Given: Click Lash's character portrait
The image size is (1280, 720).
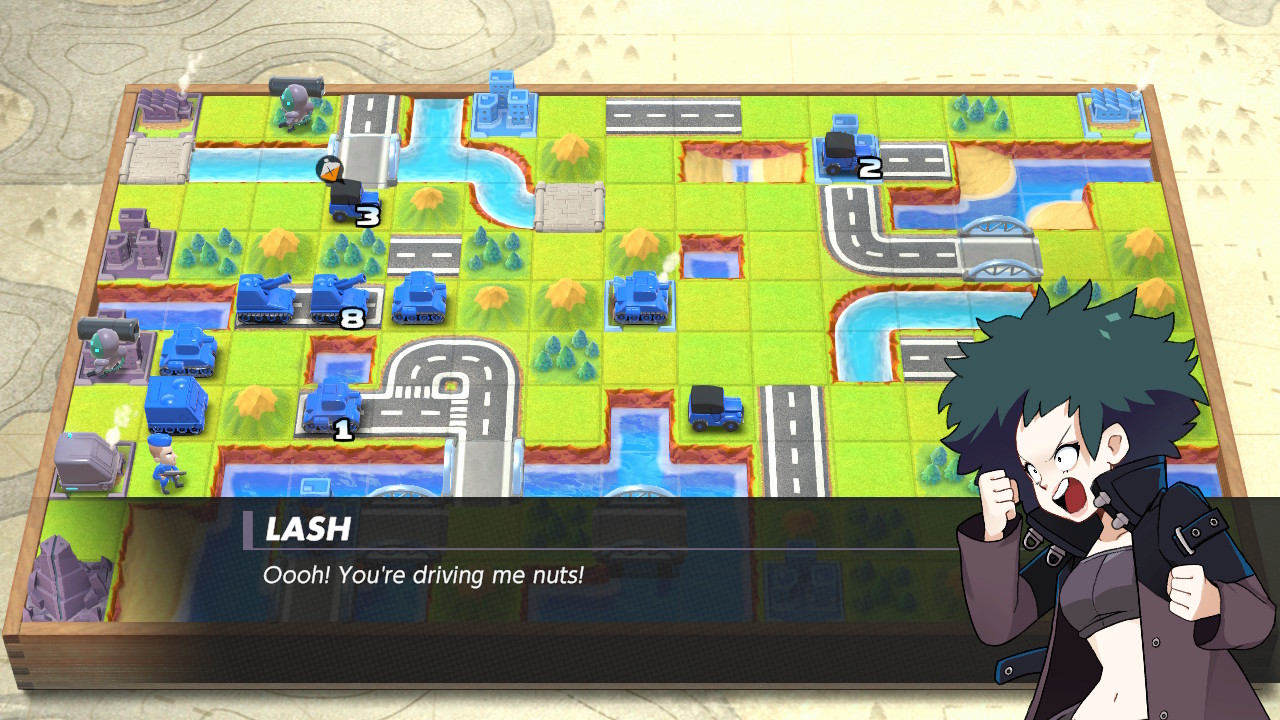Looking at the screenshot, I should point(1080,470).
